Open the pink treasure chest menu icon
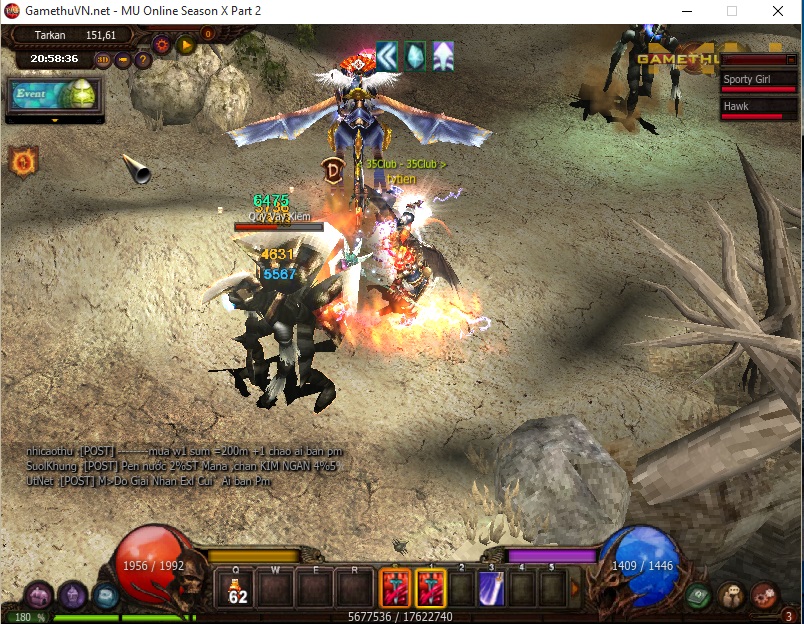The width and height of the screenshot is (804, 624). (38, 596)
